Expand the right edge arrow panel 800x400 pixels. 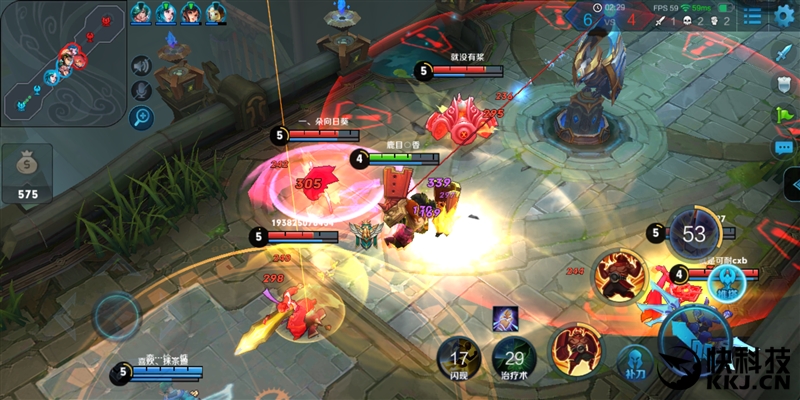click(x=791, y=185)
